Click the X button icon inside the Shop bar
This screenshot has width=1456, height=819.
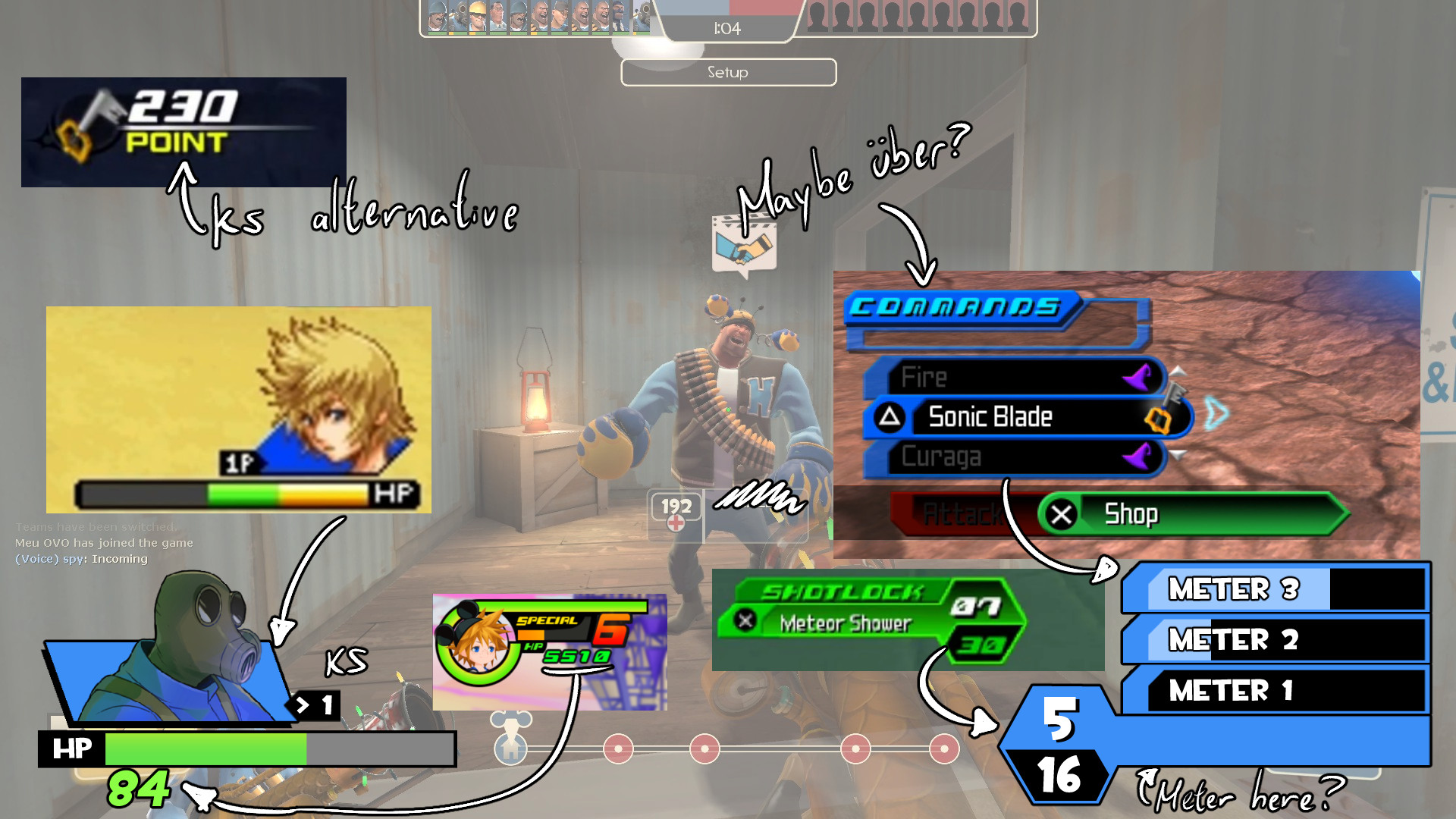1061,514
